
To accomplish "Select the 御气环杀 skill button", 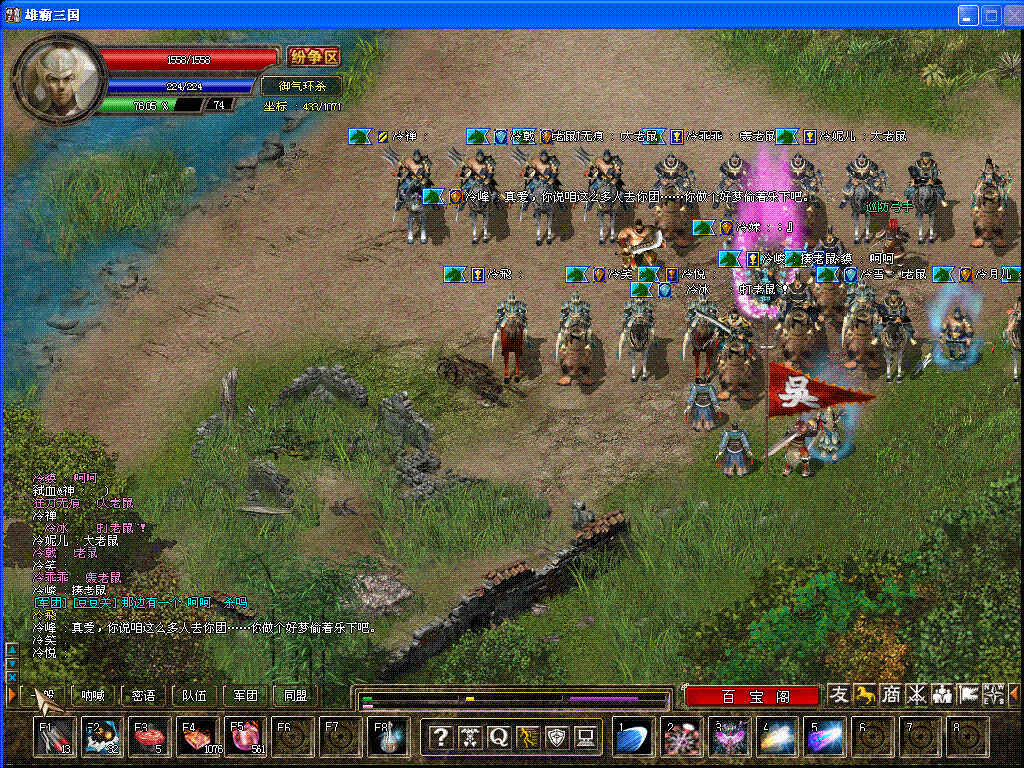I will pyautogui.click(x=302, y=86).
